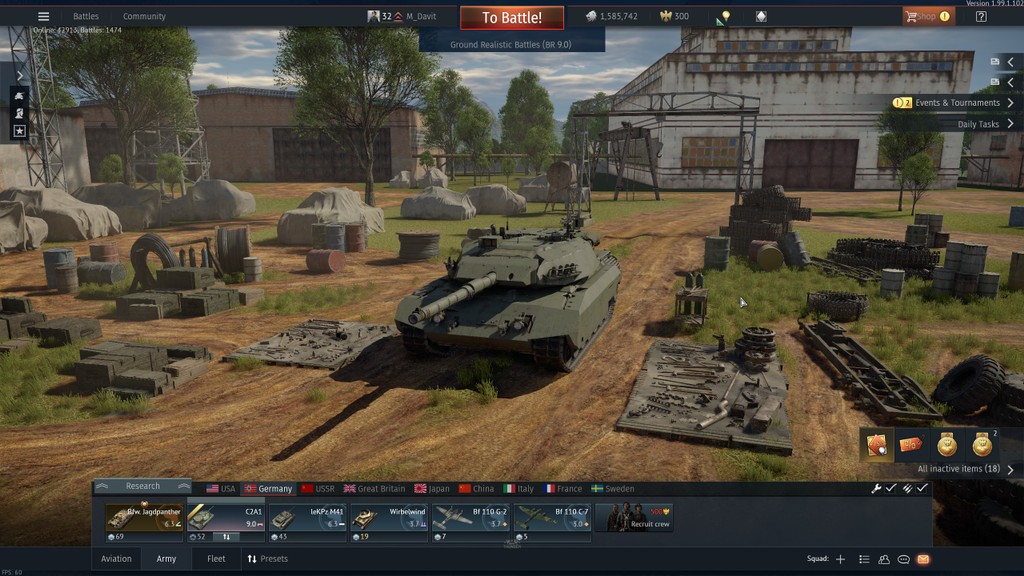Change the Ground Realistic Battles game mode
This screenshot has width=1024, height=576.
511,45
